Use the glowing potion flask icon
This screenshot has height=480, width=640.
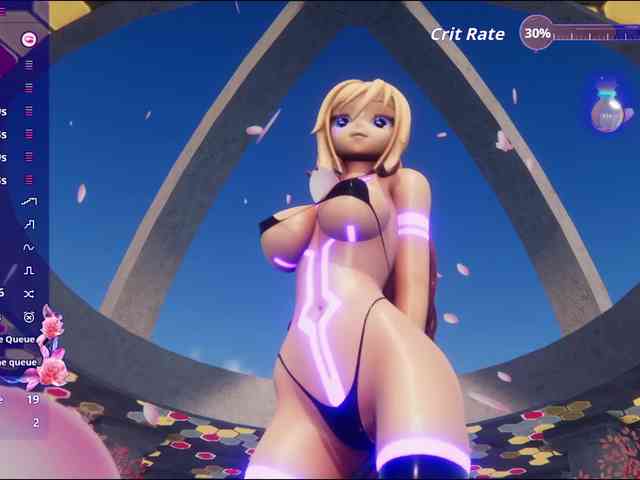(x=606, y=111)
